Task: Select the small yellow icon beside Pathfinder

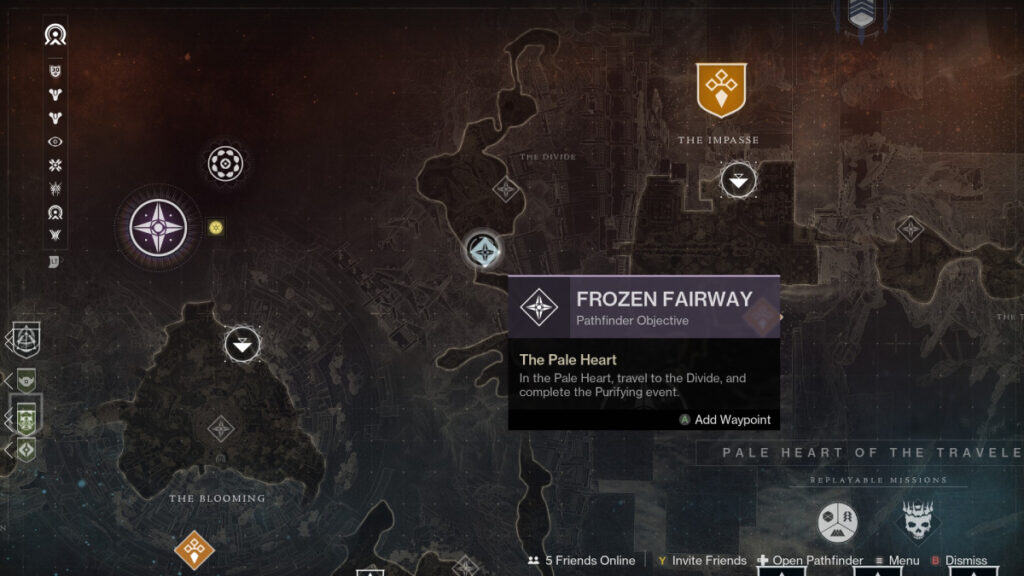Action: [x=215, y=228]
